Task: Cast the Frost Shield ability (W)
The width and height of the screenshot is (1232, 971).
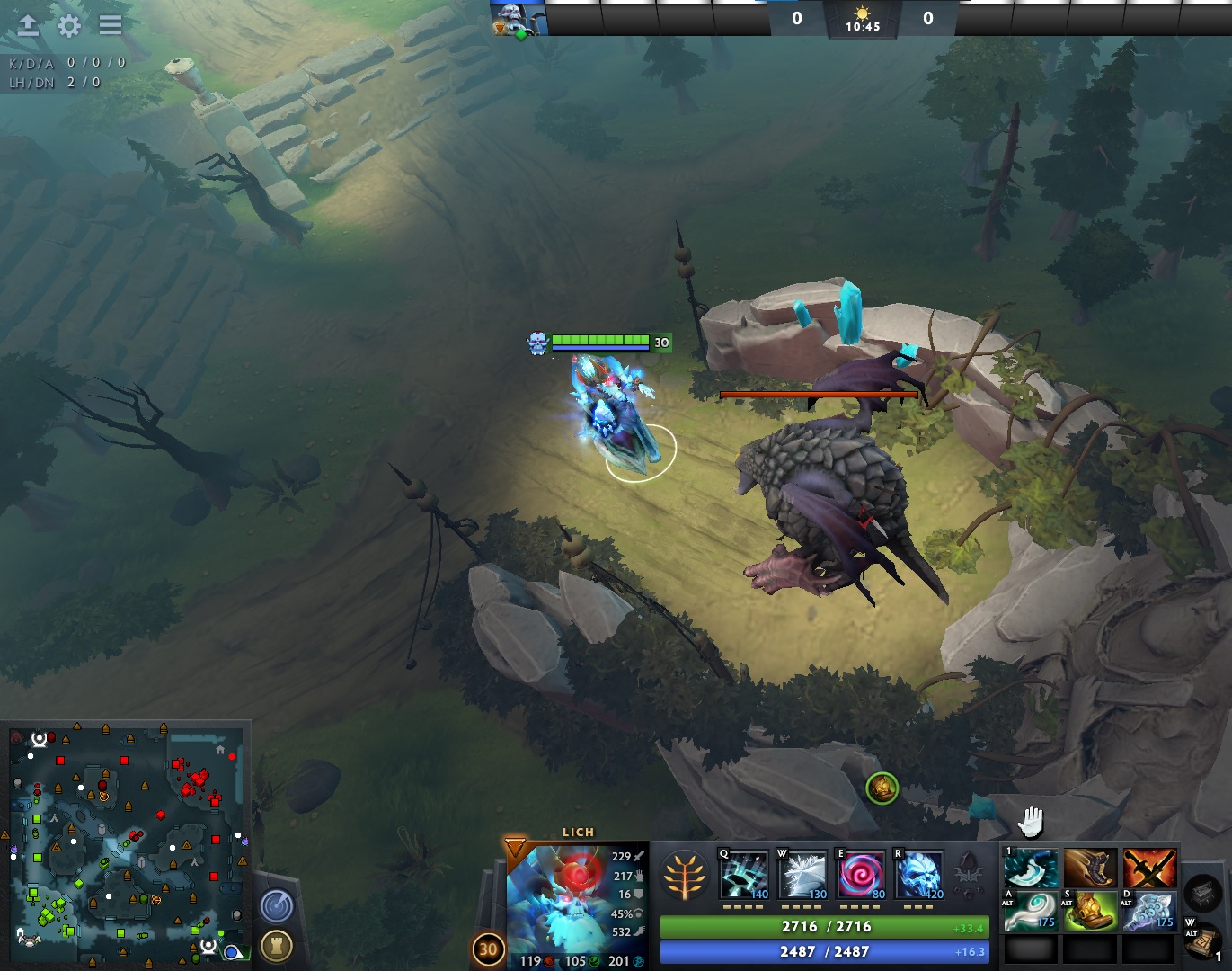Action: (802, 874)
